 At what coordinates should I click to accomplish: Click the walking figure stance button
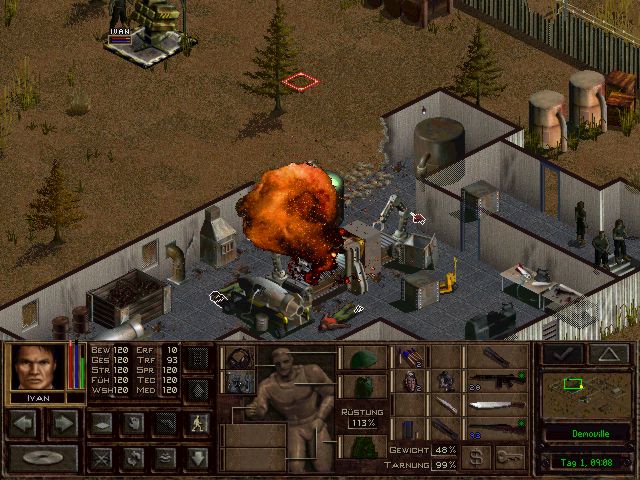pyautogui.click(x=198, y=423)
